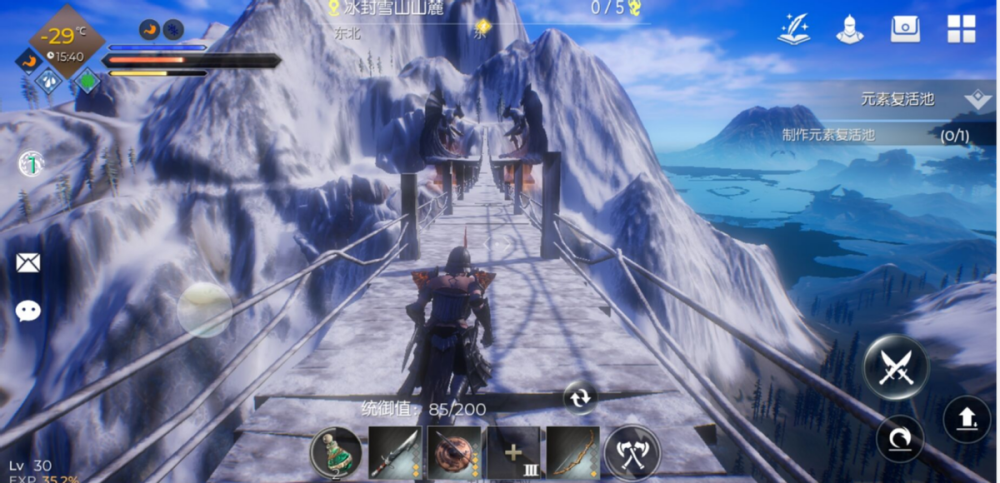This screenshot has height=483, width=1000.
Task: Select the plus sign hotbar slot
Action: click(x=514, y=453)
